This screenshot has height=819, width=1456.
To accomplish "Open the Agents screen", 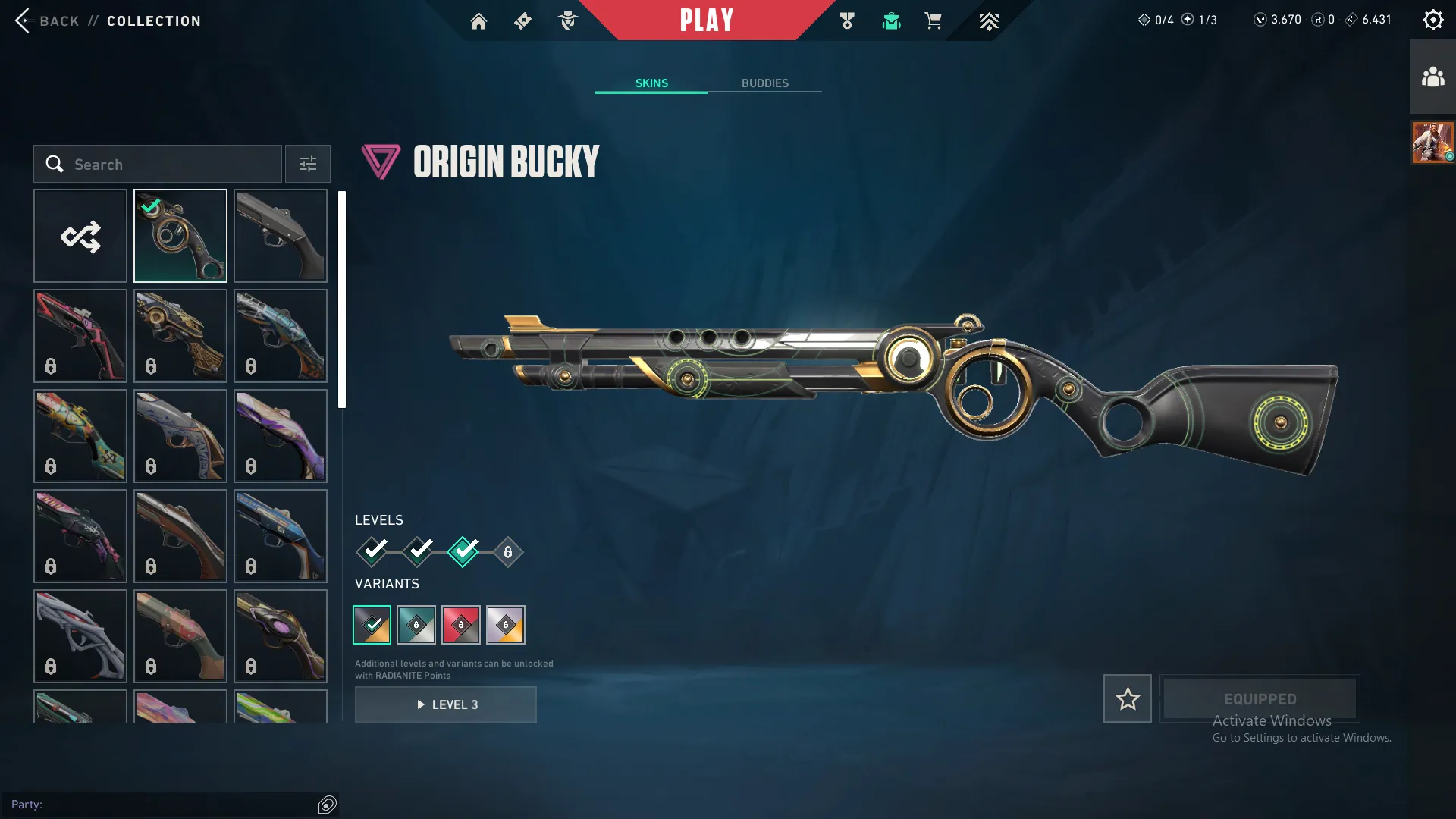I will [567, 20].
